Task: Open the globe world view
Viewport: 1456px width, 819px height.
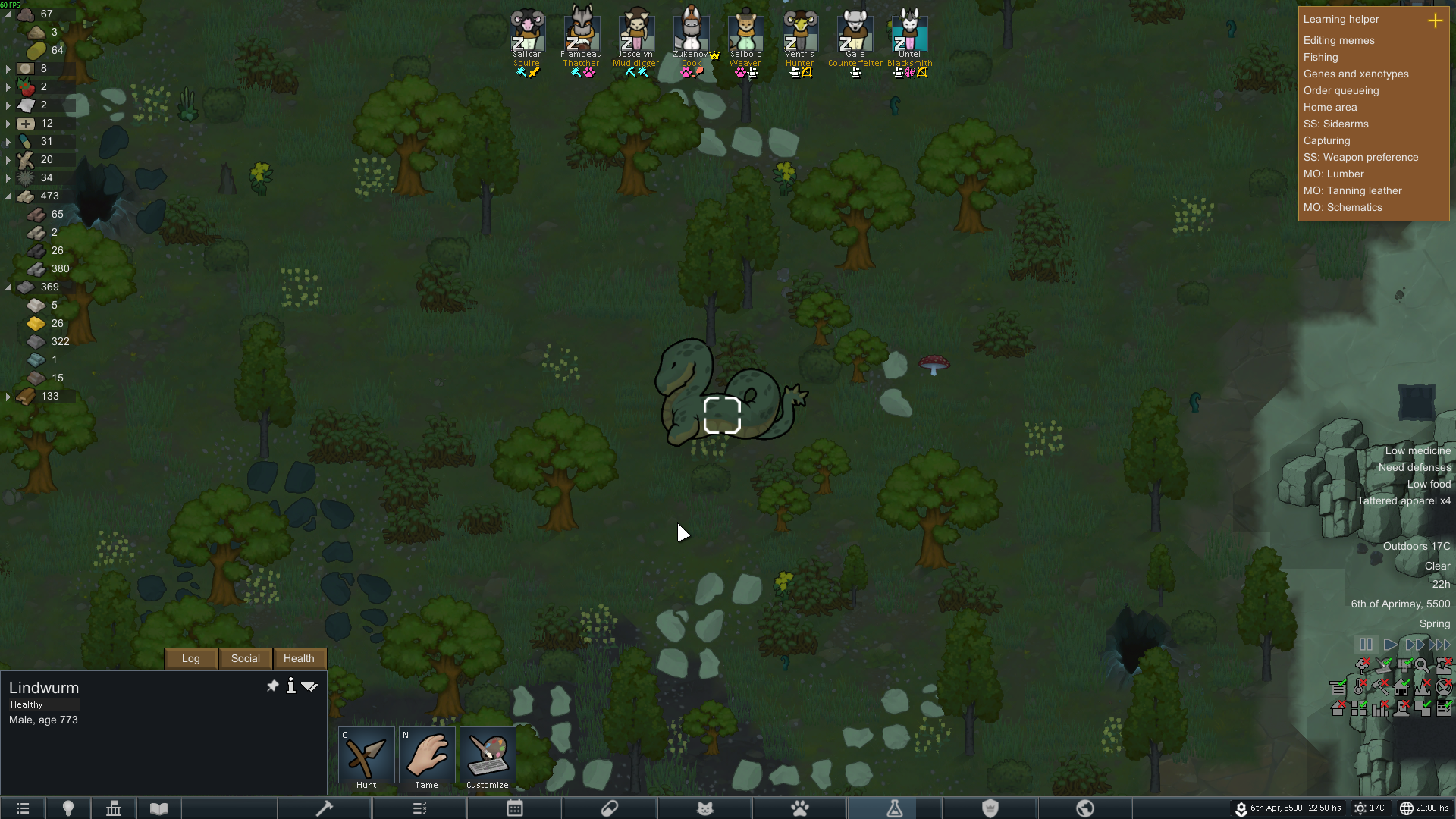Action: tap(1085, 808)
